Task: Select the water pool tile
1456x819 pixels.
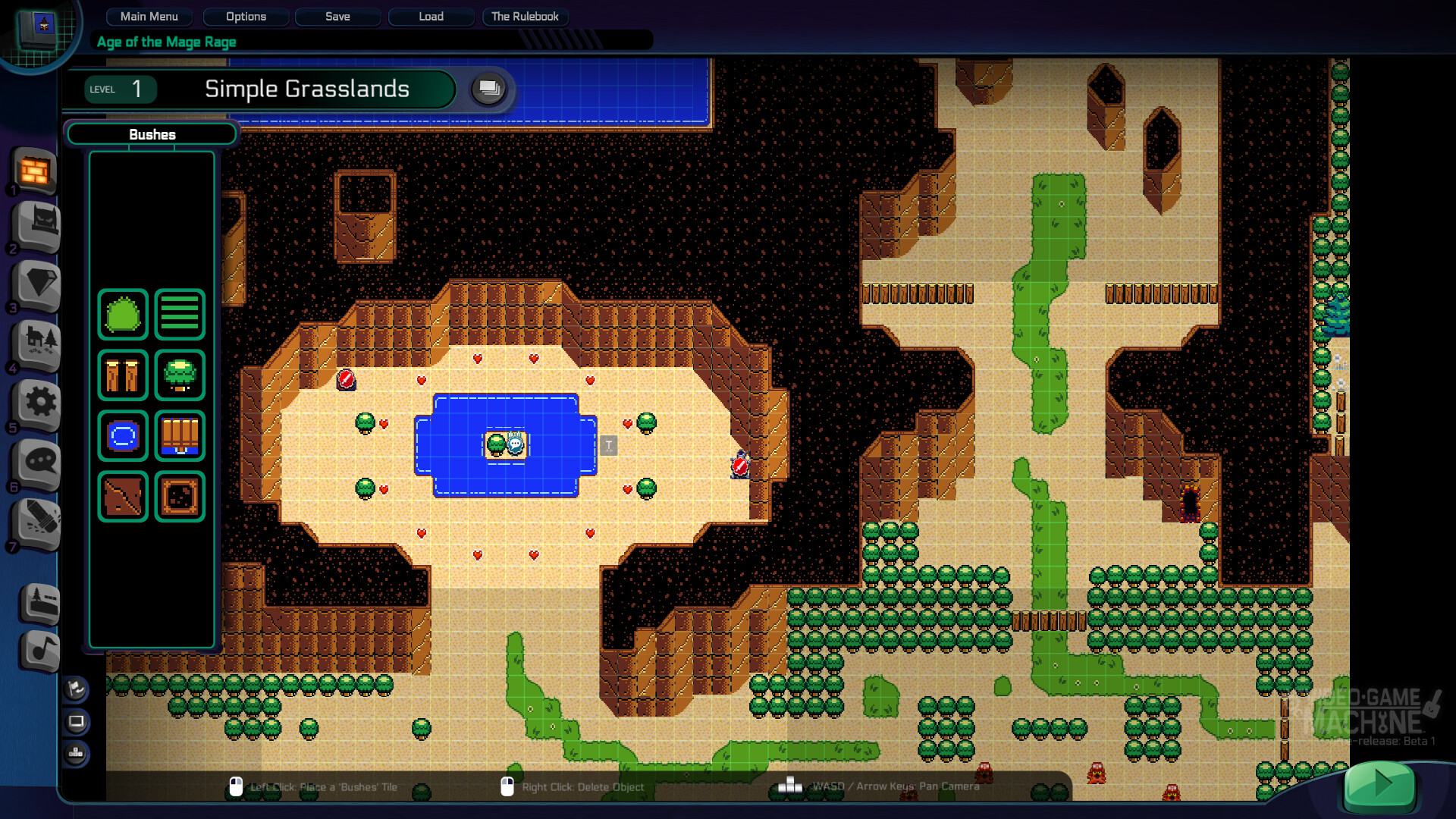Action: pyautogui.click(x=123, y=436)
